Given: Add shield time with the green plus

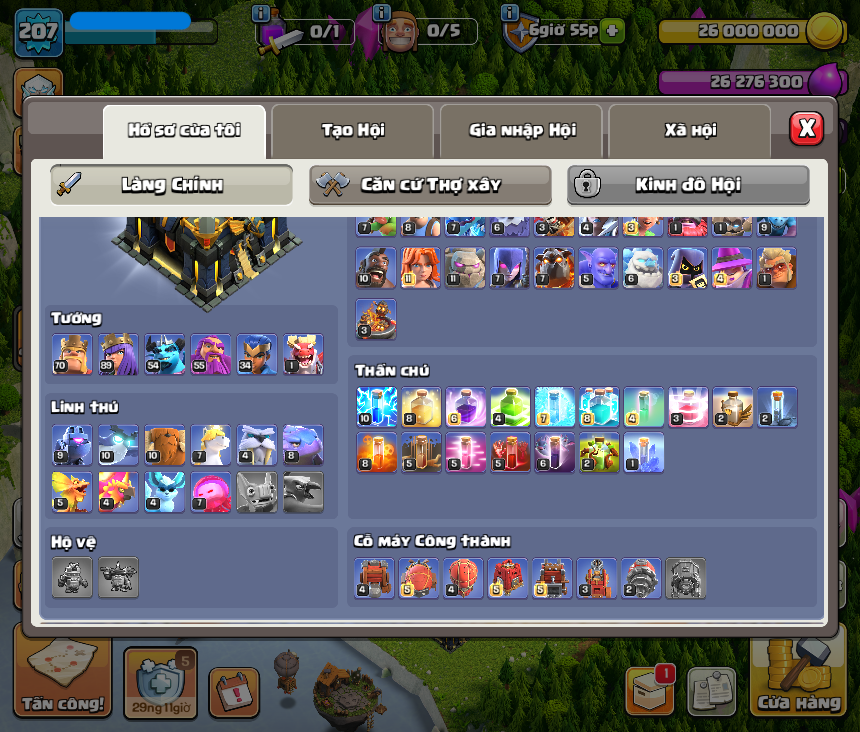Looking at the screenshot, I should click(612, 31).
